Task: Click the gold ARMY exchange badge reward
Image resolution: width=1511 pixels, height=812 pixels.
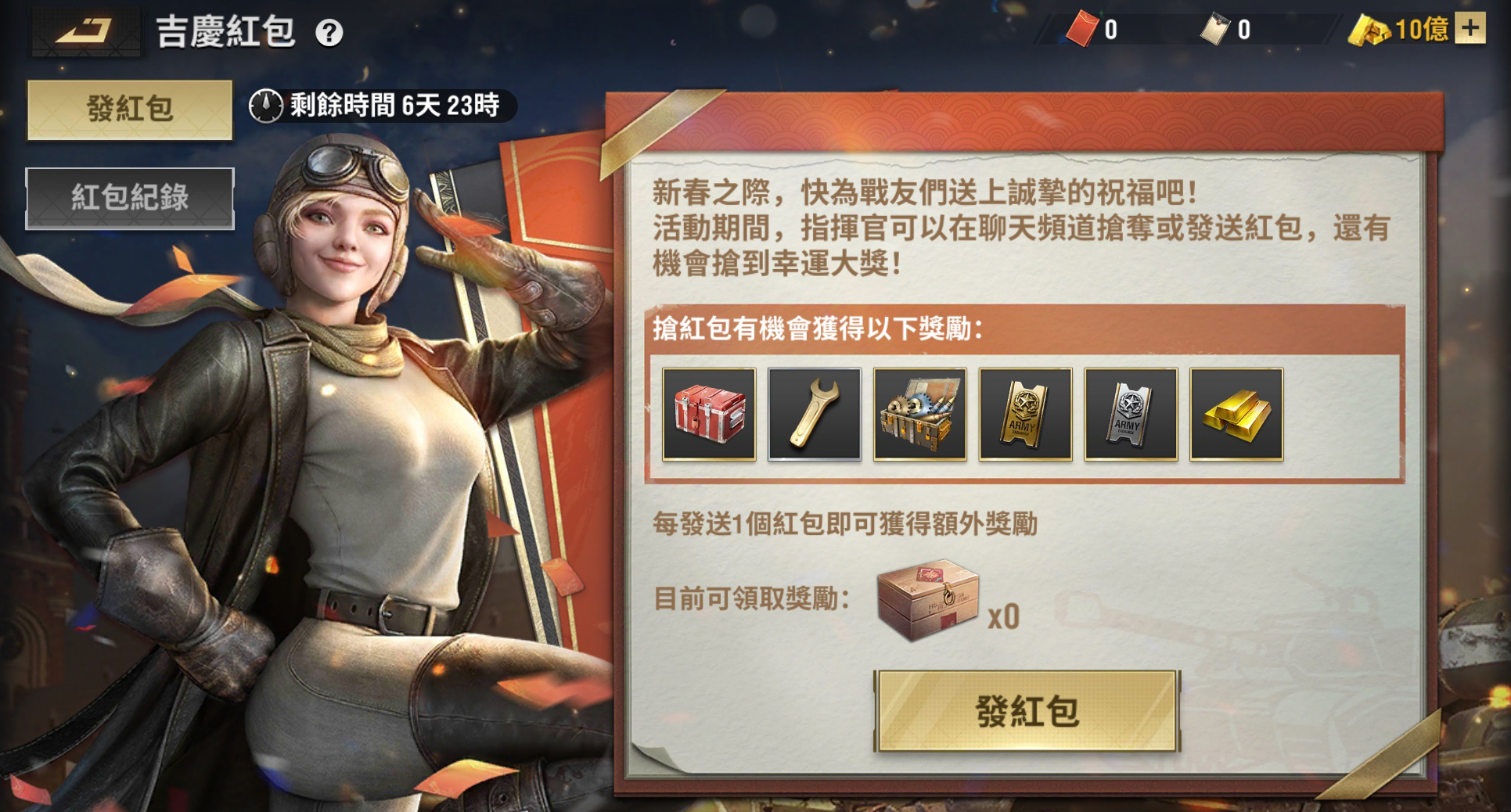Action: click(x=1024, y=415)
